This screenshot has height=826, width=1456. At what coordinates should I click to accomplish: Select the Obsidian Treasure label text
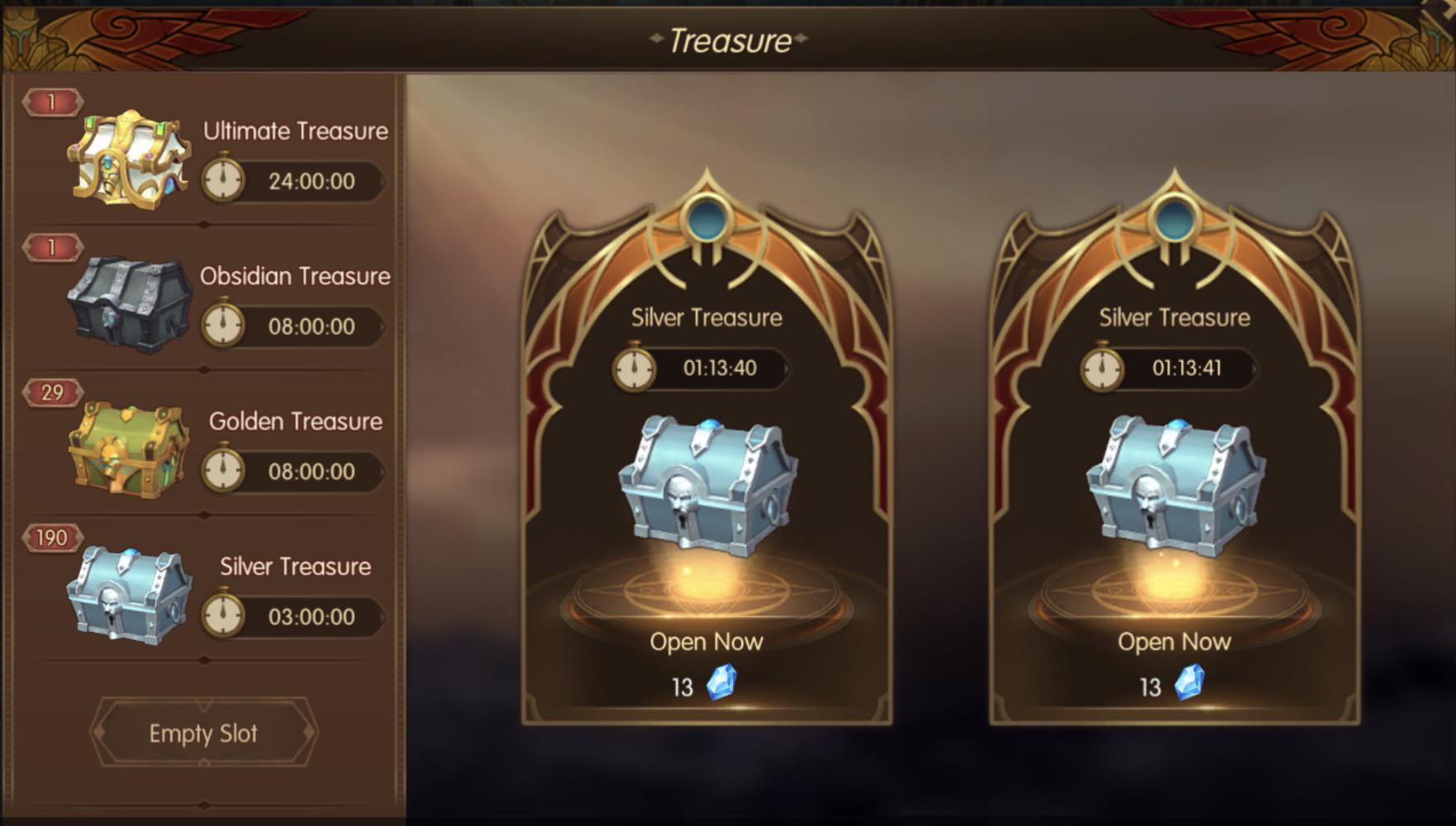[x=296, y=277]
